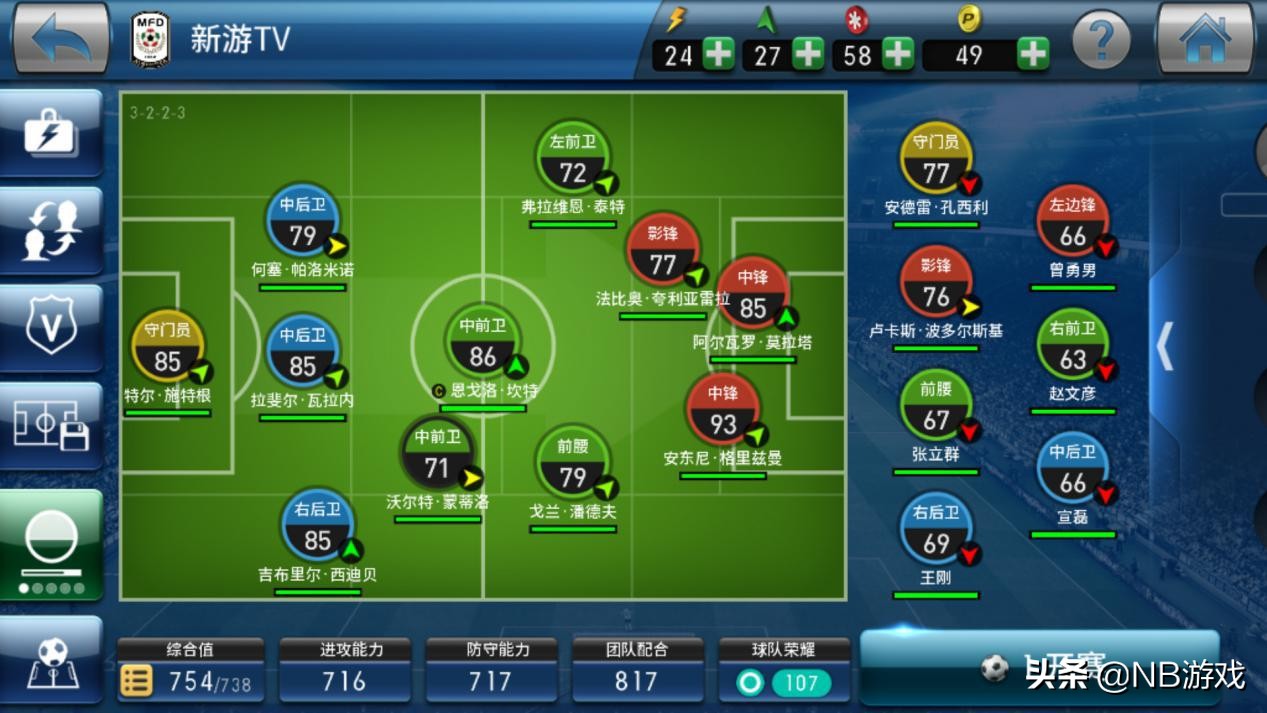Image resolution: width=1267 pixels, height=713 pixels.
Task: Choose right back 吉布里尔·西迪贝
Action: point(317,528)
